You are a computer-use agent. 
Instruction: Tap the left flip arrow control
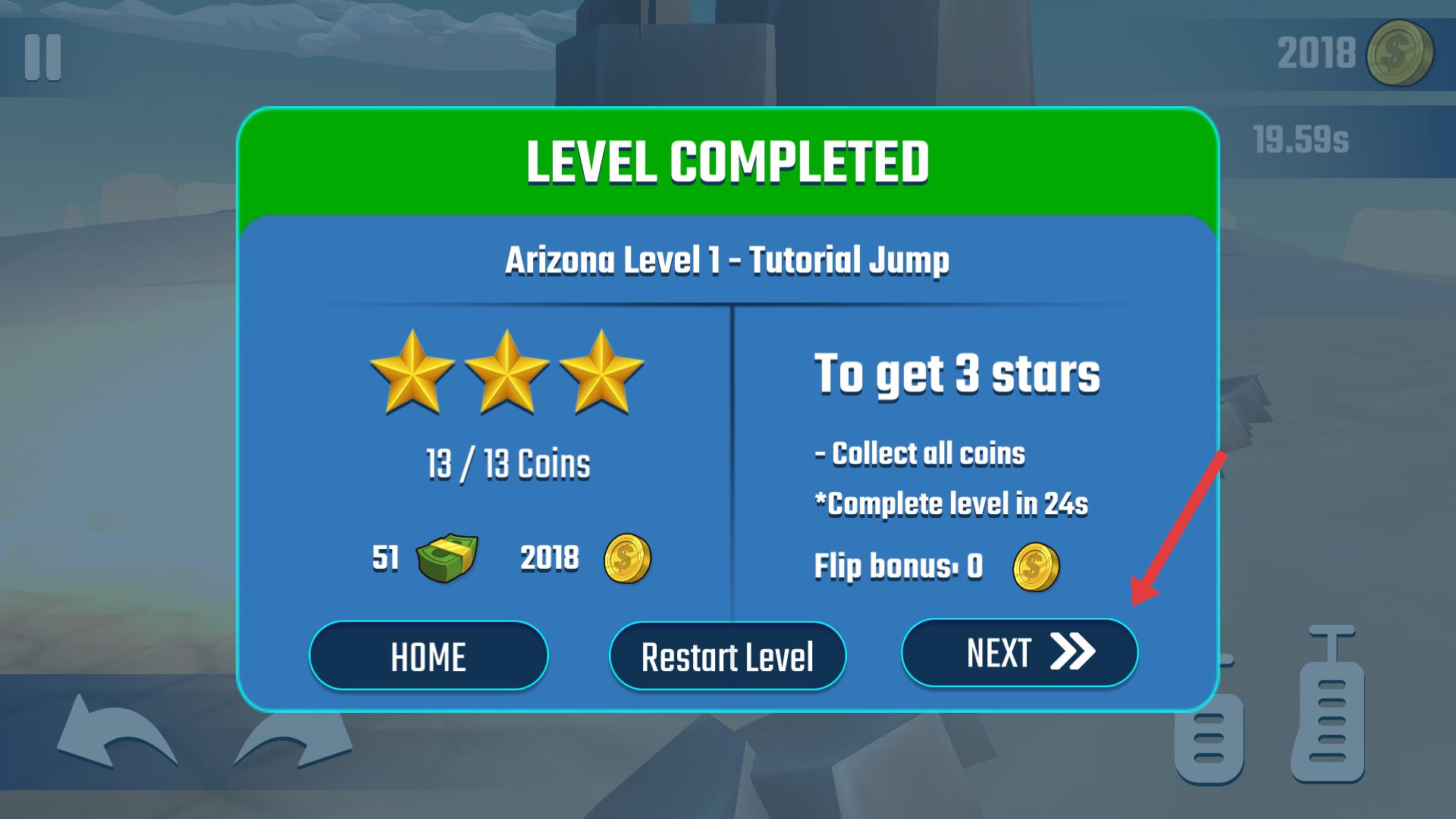click(115, 736)
